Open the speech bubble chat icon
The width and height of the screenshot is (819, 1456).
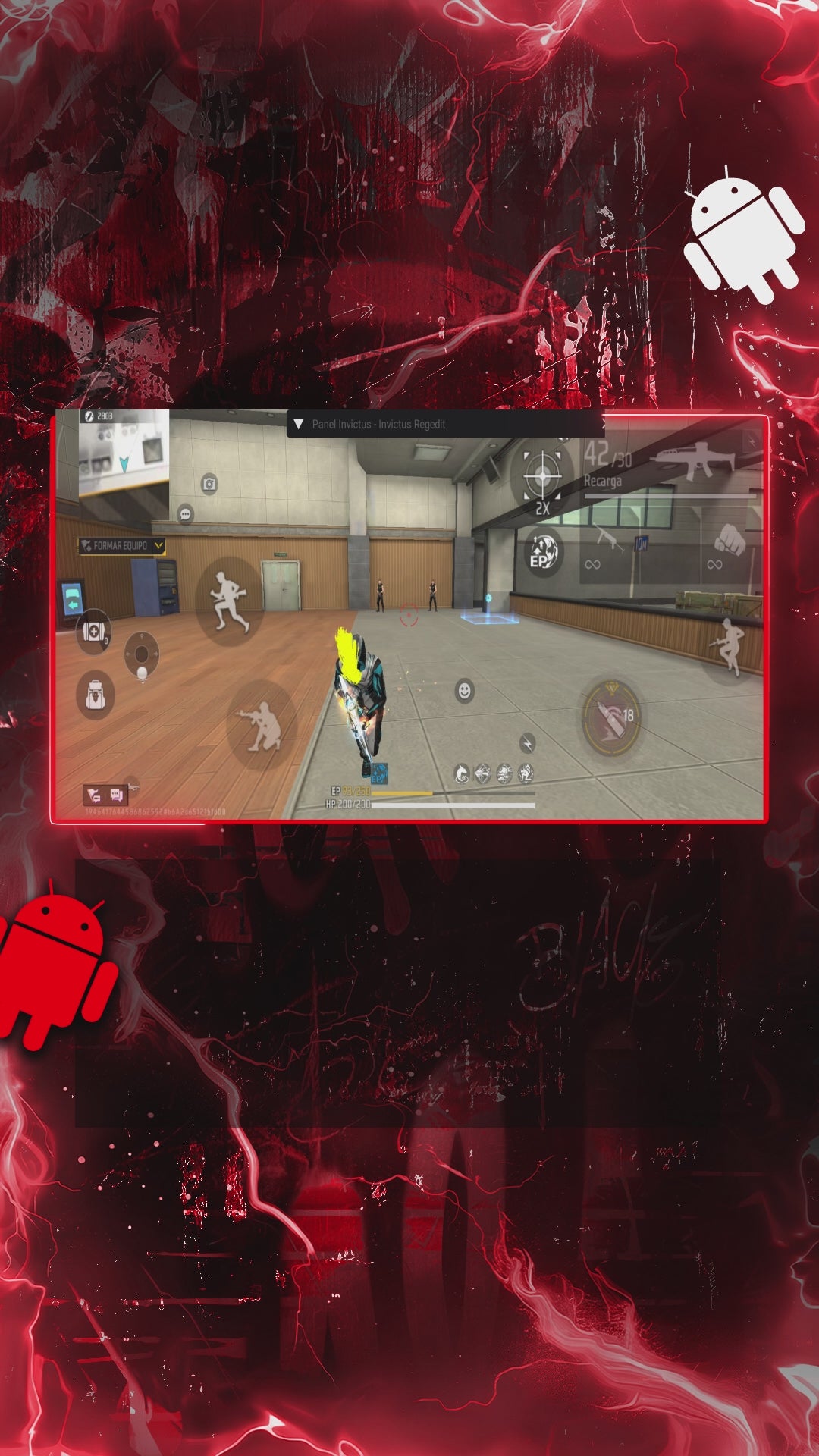(x=185, y=514)
